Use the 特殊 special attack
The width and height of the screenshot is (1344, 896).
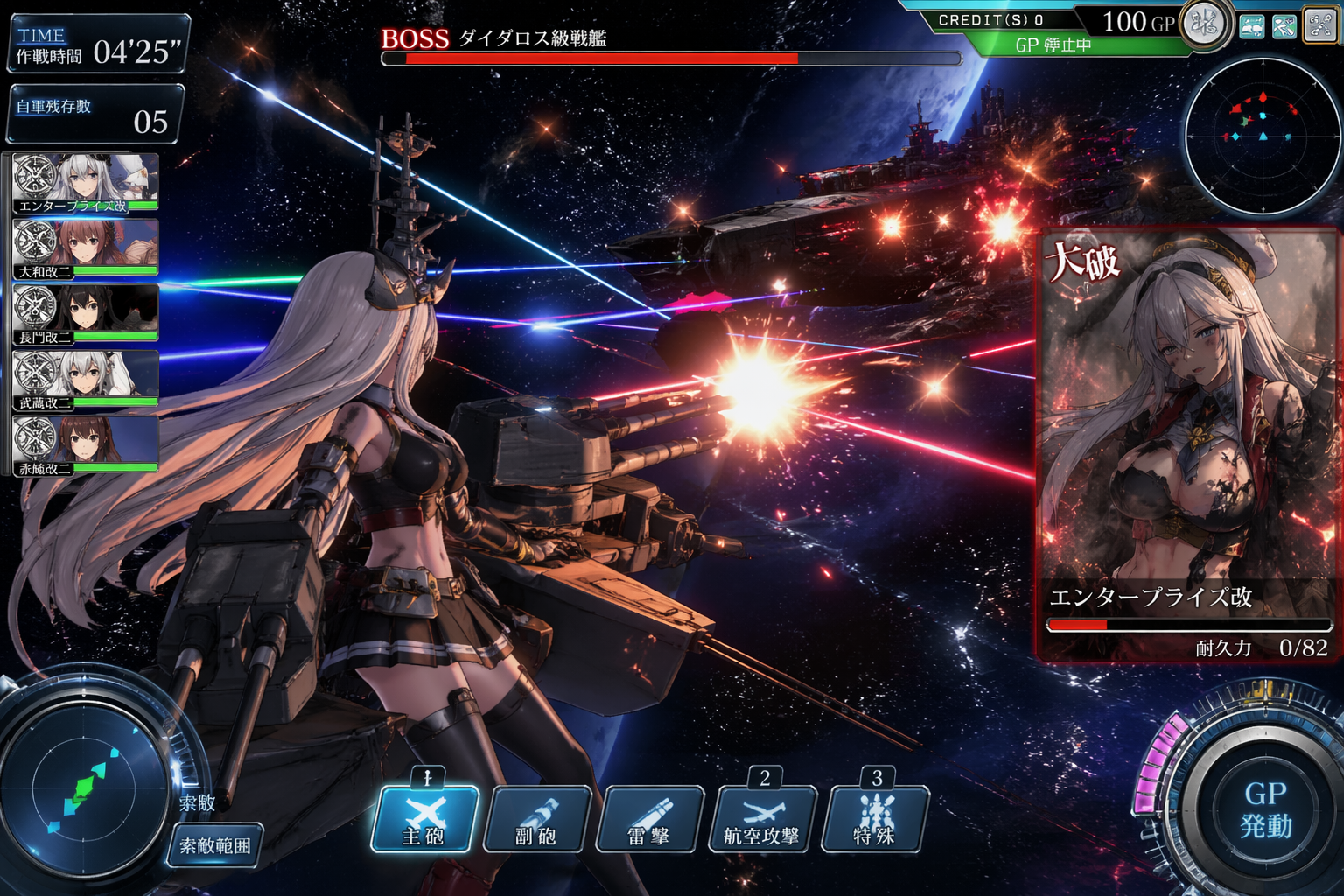click(x=874, y=820)
